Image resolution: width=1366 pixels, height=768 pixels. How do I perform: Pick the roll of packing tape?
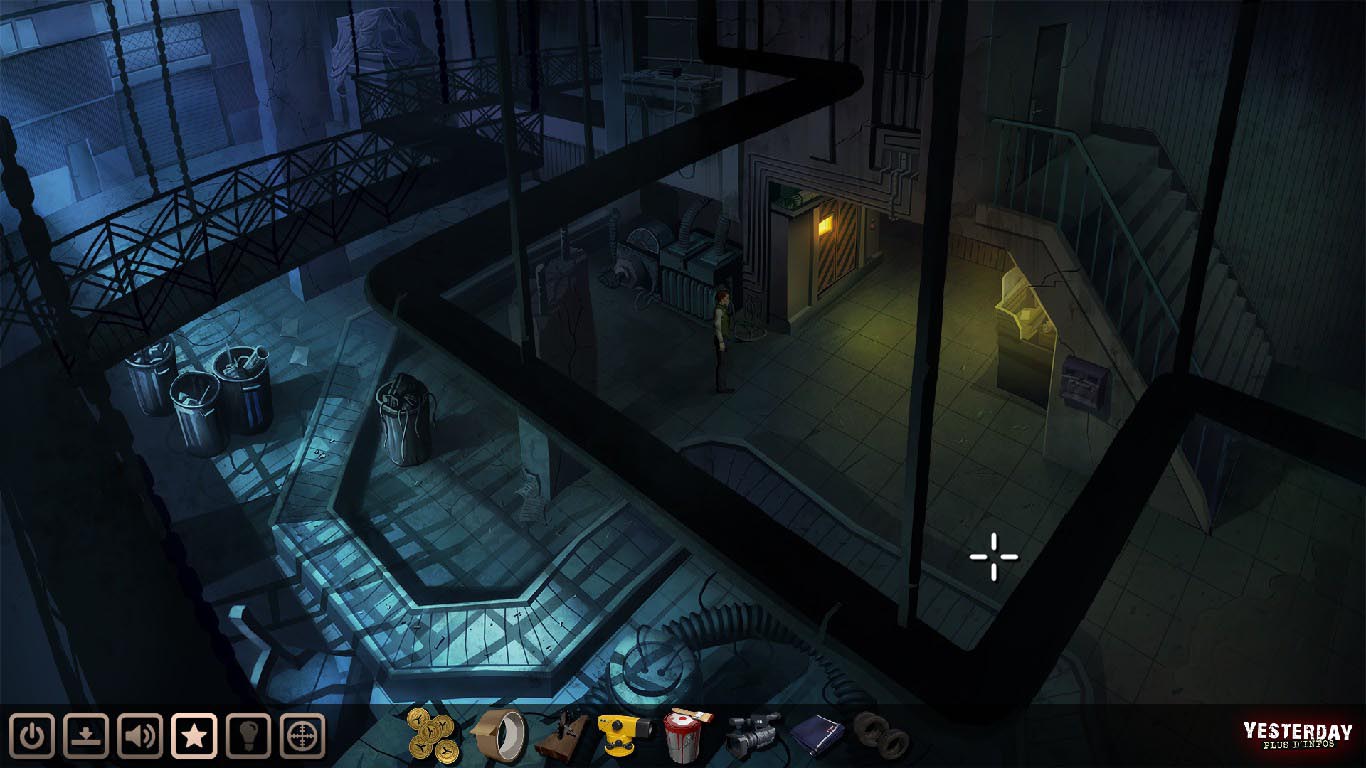(499, 735)
